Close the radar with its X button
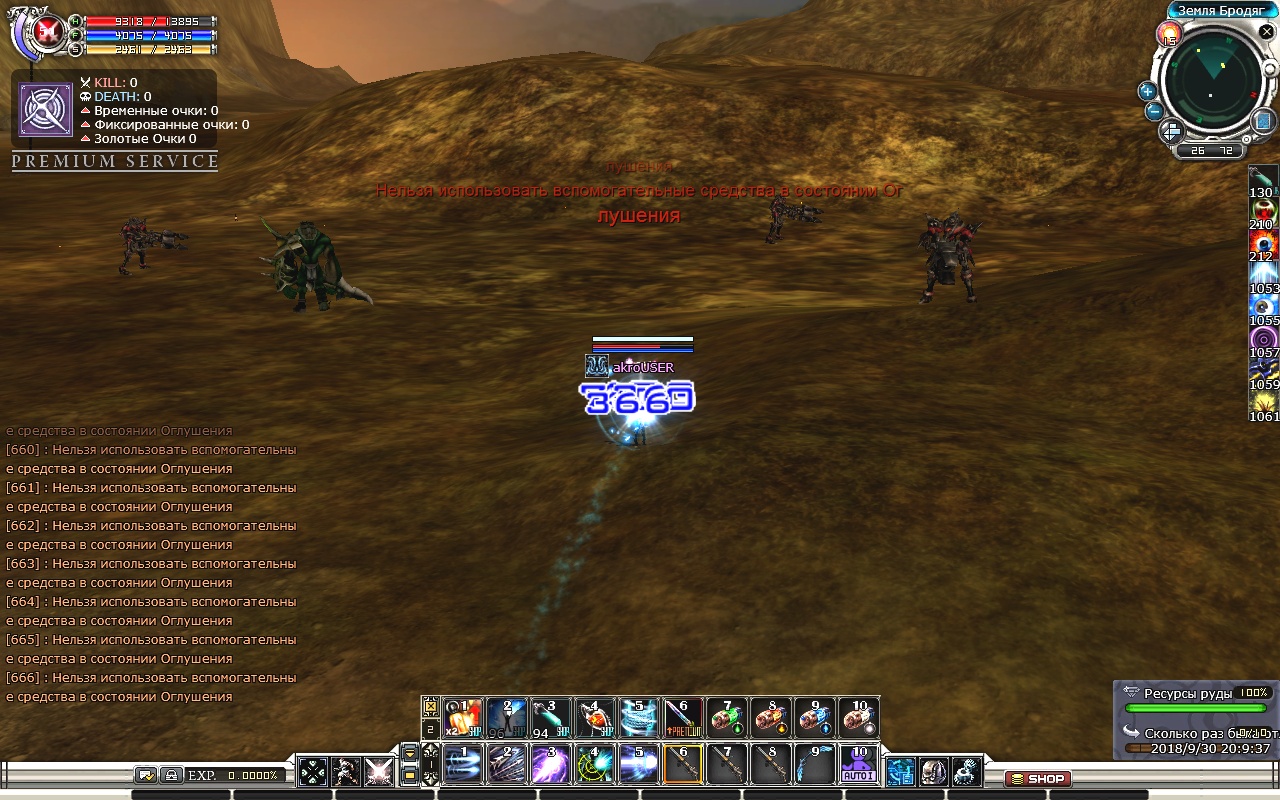The height and width of the screenshot is (800, 1280). click(1265, 32)
